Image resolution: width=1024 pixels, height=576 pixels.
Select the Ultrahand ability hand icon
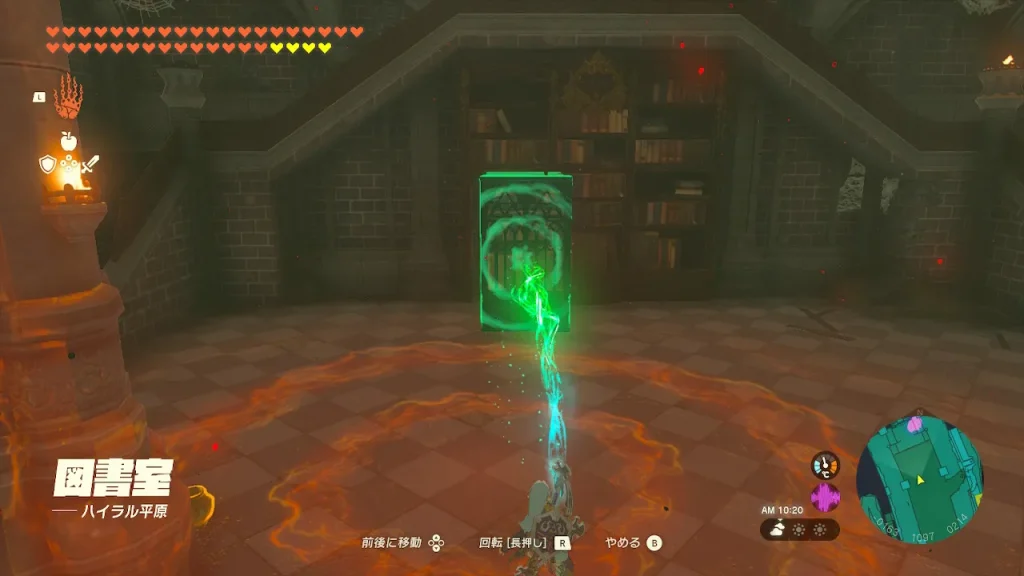coord(68,97)
